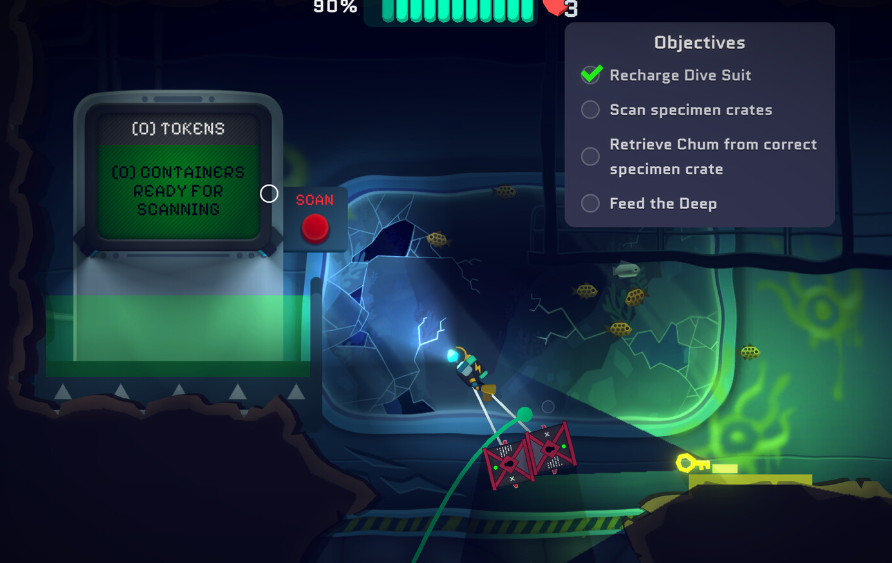Image resolution: width=892 pixels, height=563 pixels.
Task: Select the Recharge Dive Suit objective
Action: click(x=680, y=75)
